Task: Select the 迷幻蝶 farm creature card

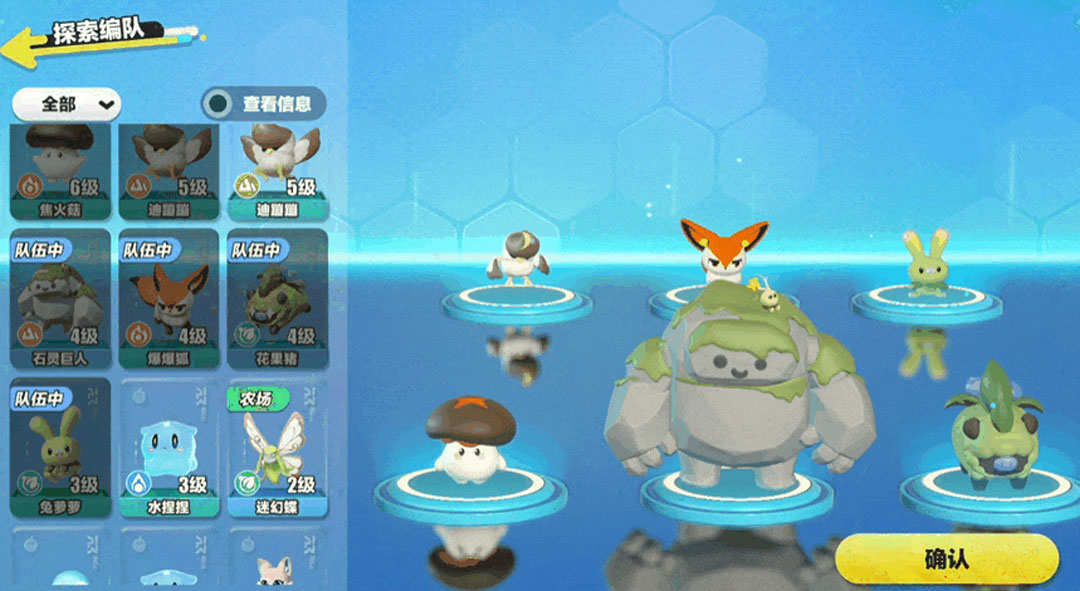Action: (x=277, y=448)
